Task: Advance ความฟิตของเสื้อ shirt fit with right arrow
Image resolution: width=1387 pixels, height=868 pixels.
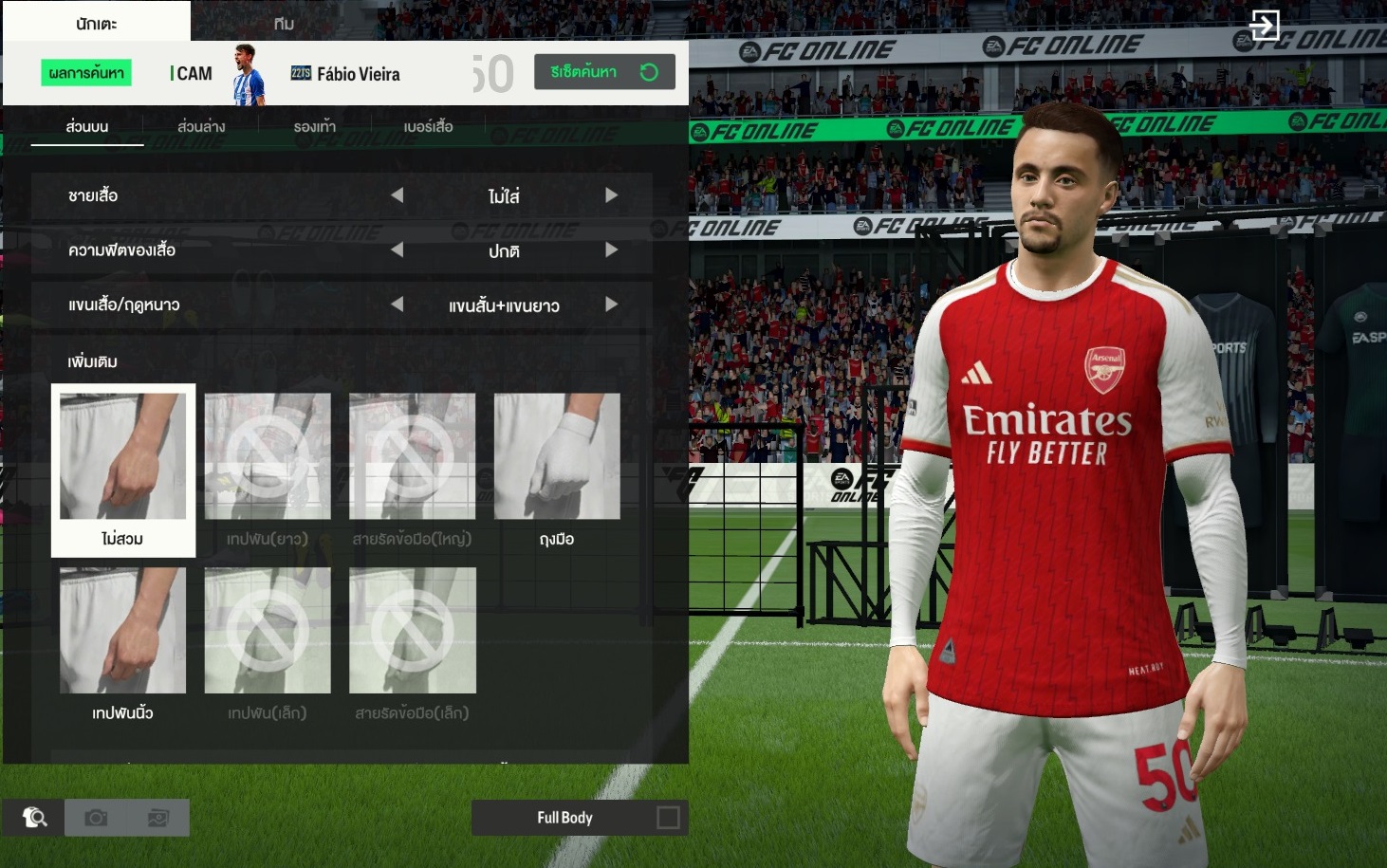Action: pyautogui.click(x=611, y=250)
